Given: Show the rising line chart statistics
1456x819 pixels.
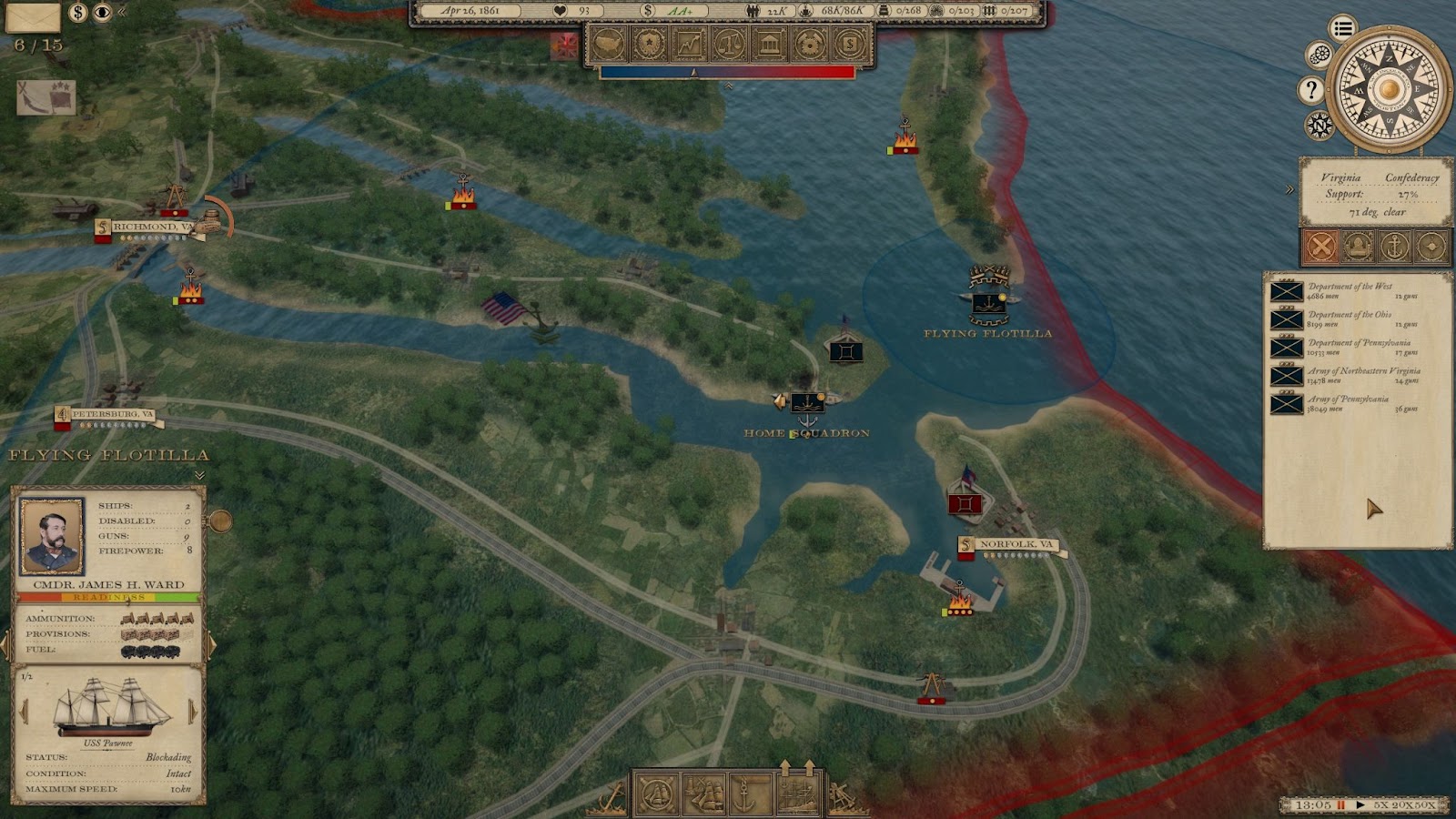Looking at the screenshot, I should click(689, 44).
